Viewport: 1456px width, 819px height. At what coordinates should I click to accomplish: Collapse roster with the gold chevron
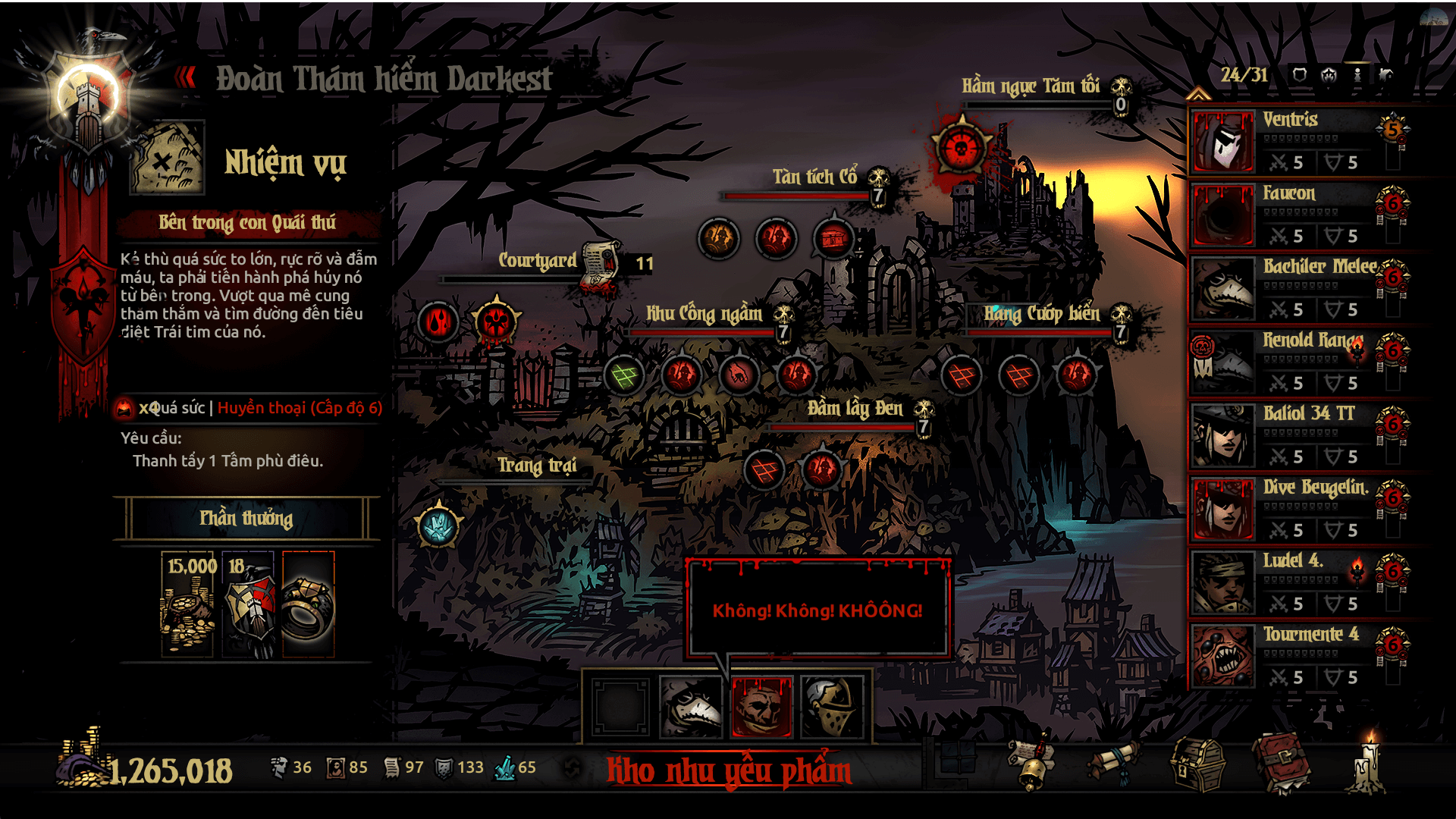(1198, 94)
